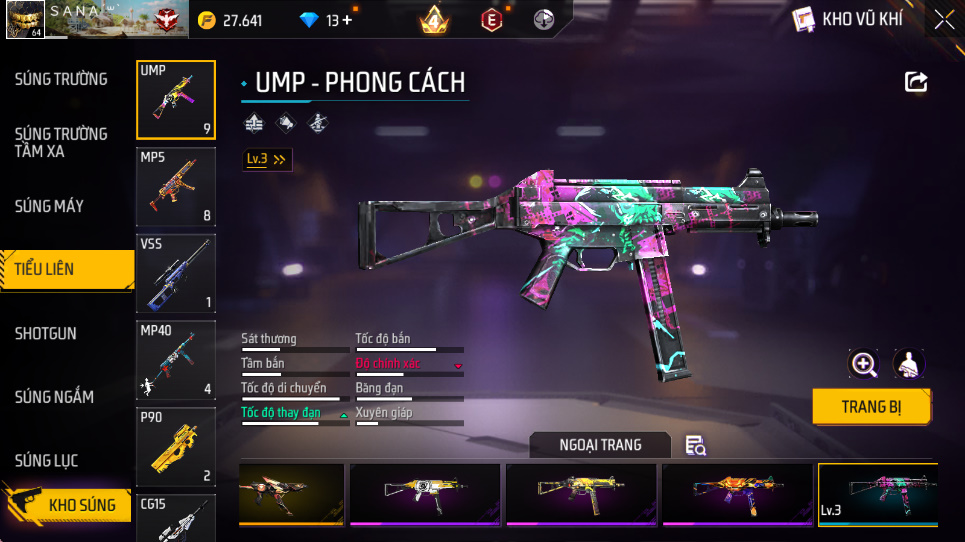This screenshot has width=965, height=542.
Task: Select the MP5 weapon tile
Action: (176, 187)
